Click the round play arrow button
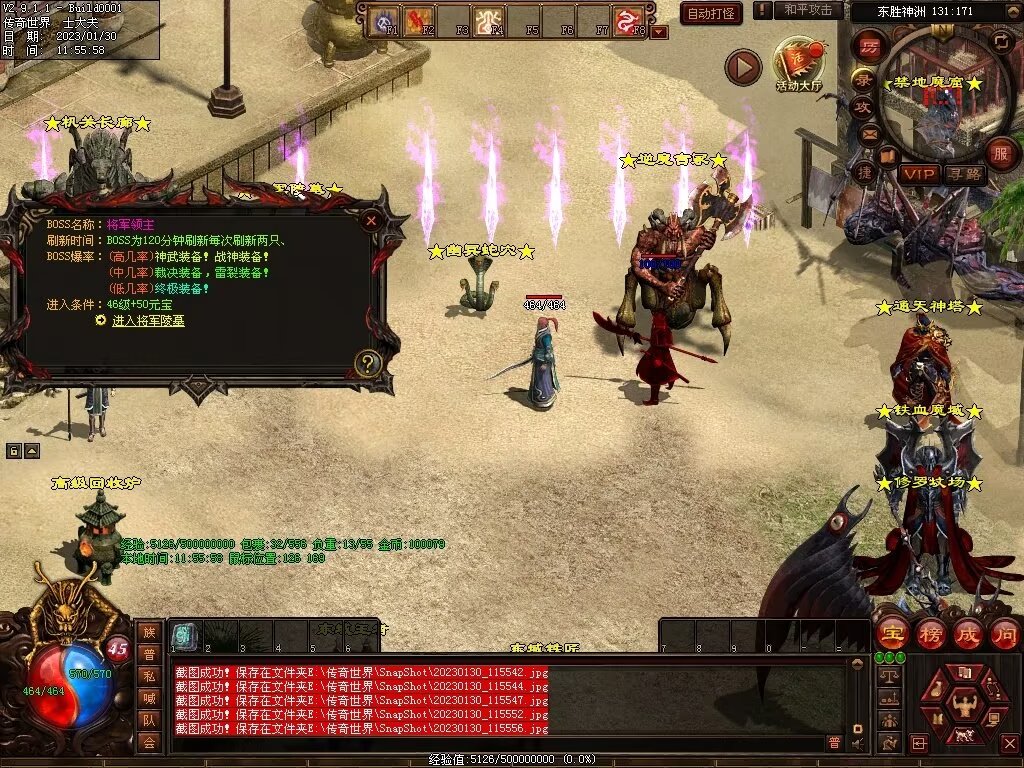This screenshot has height=768, width=1024. [x=743, y=67]
